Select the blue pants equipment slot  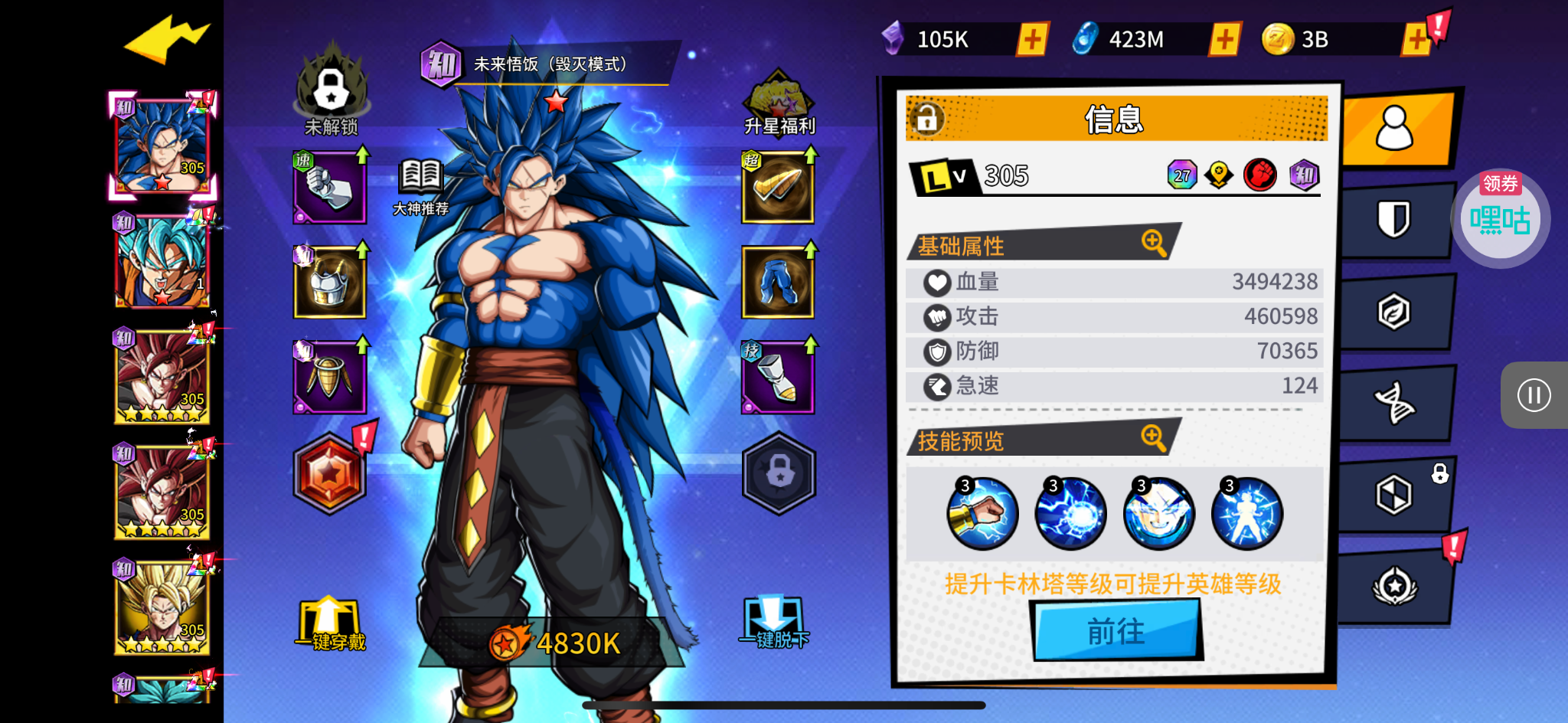[x=777, y=282]
